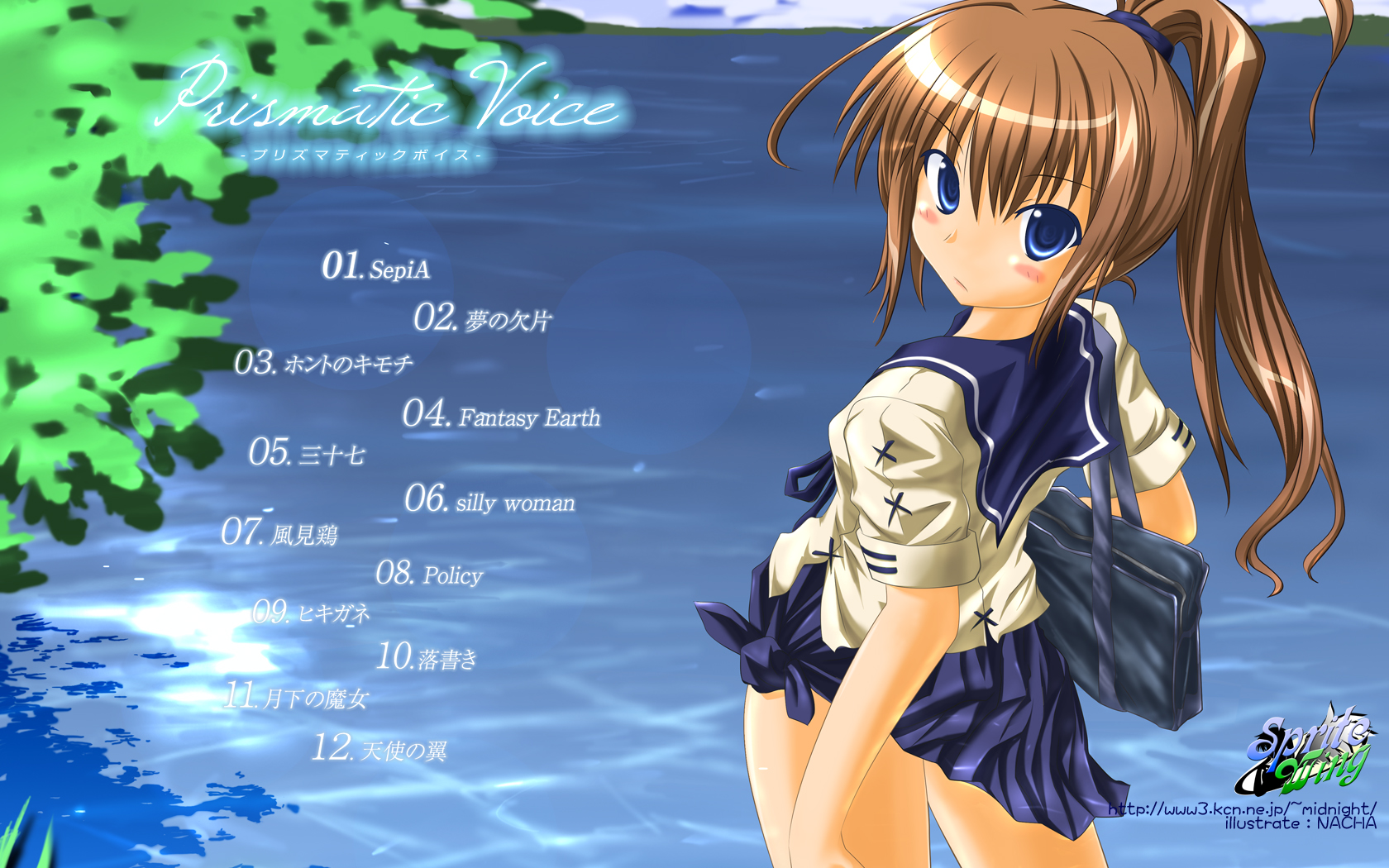
Task: Play track 05 三十七
Action: 307,453
